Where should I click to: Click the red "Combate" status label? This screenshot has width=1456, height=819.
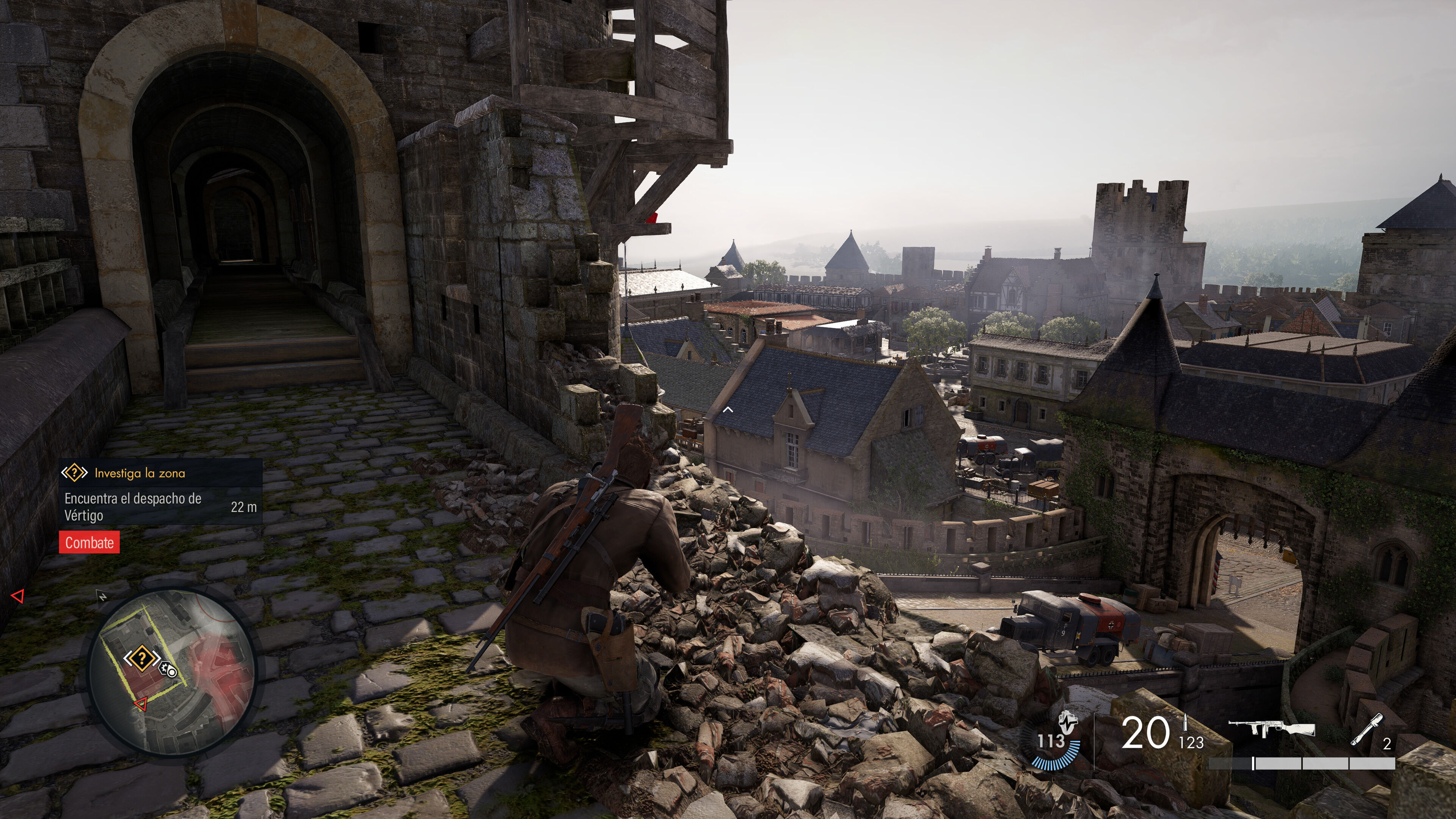tap(89, 543)
